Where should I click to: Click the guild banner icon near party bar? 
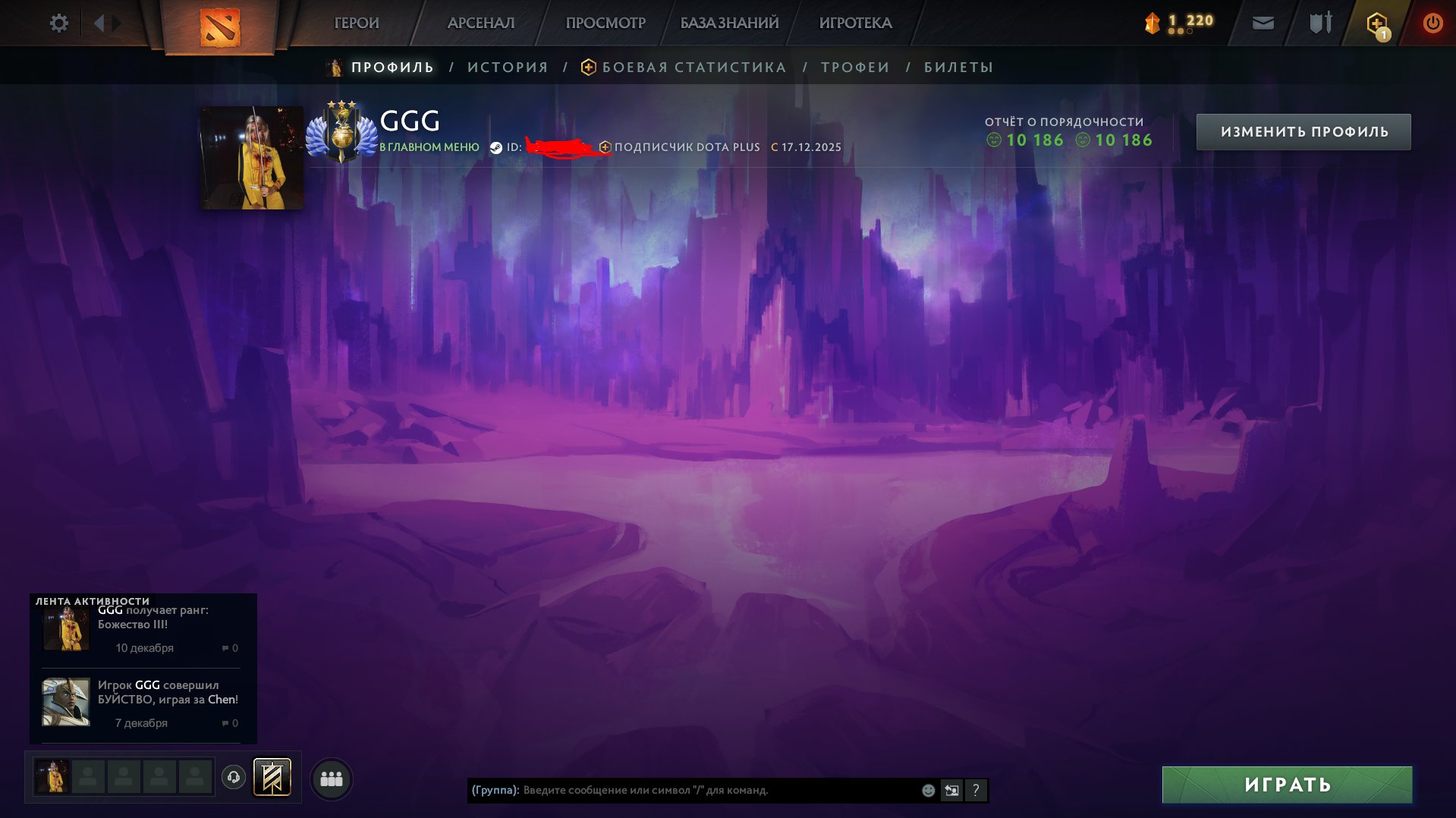[x=274, y=776]
